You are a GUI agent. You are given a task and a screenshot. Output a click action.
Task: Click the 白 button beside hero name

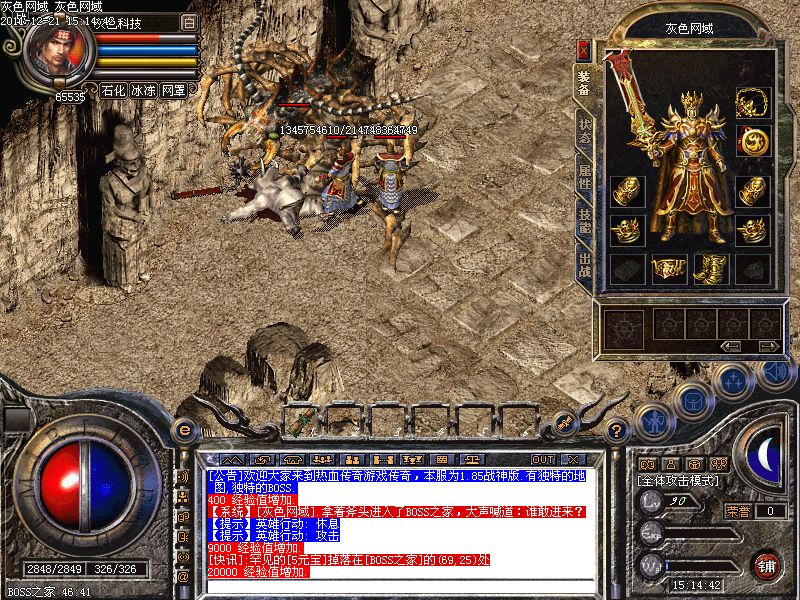[x=190, y=21]
